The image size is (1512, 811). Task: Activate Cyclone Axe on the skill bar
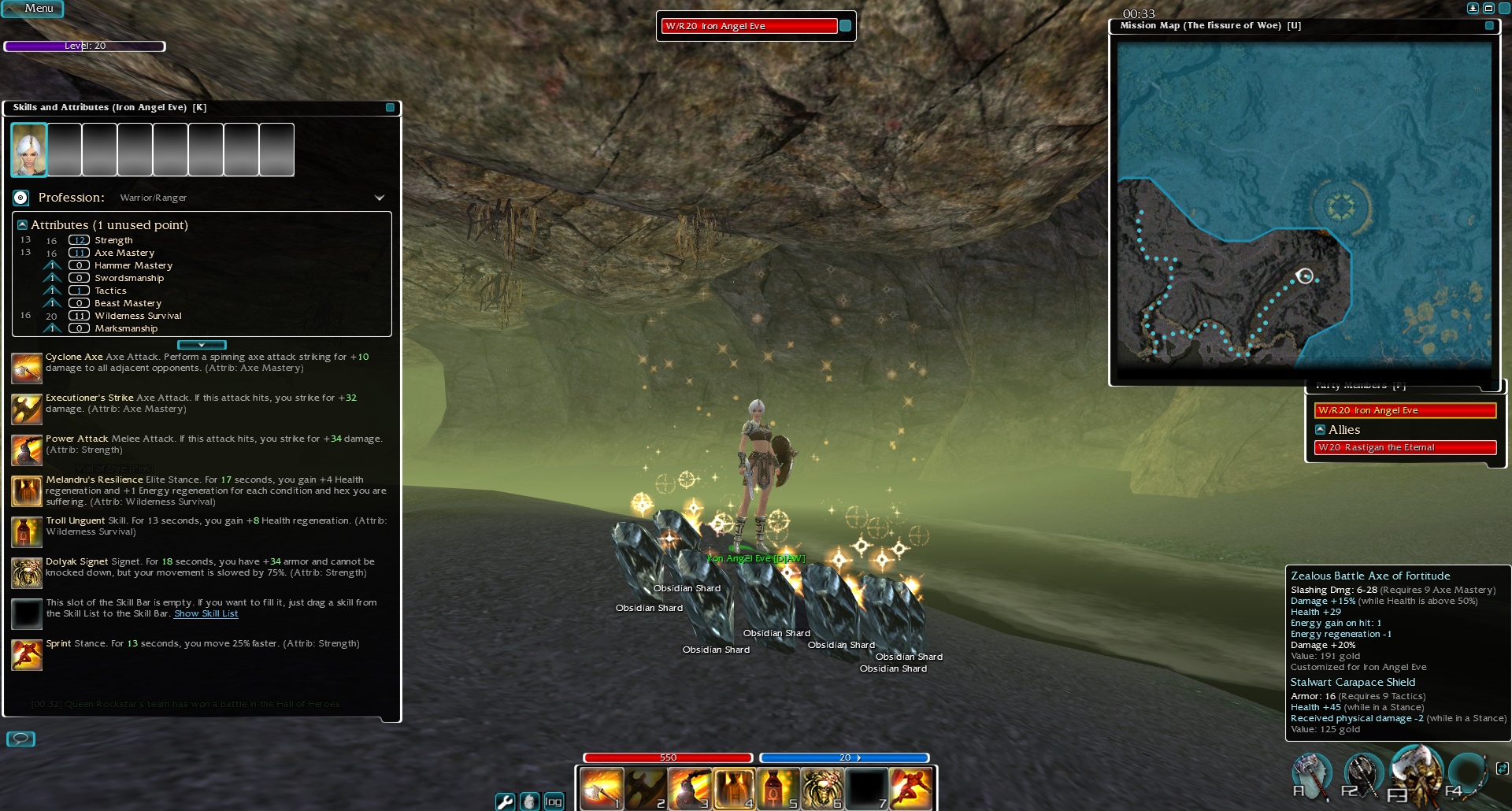click(x=602, y=787)
